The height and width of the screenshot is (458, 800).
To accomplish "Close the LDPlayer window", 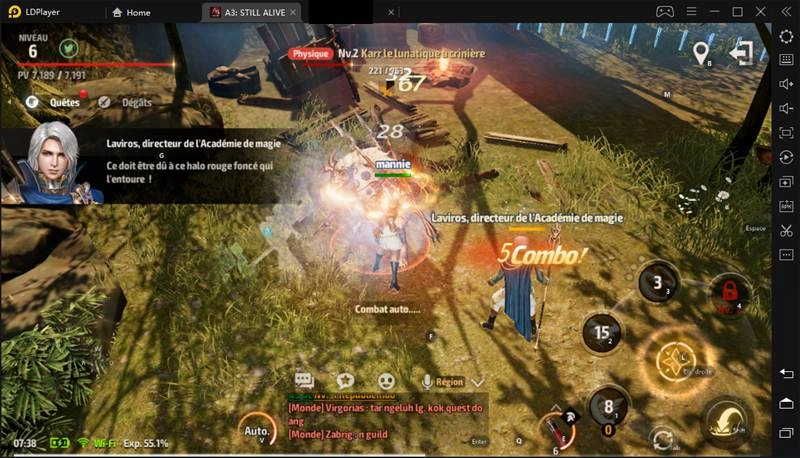I will pyautogui.click(x=759, y=12).
